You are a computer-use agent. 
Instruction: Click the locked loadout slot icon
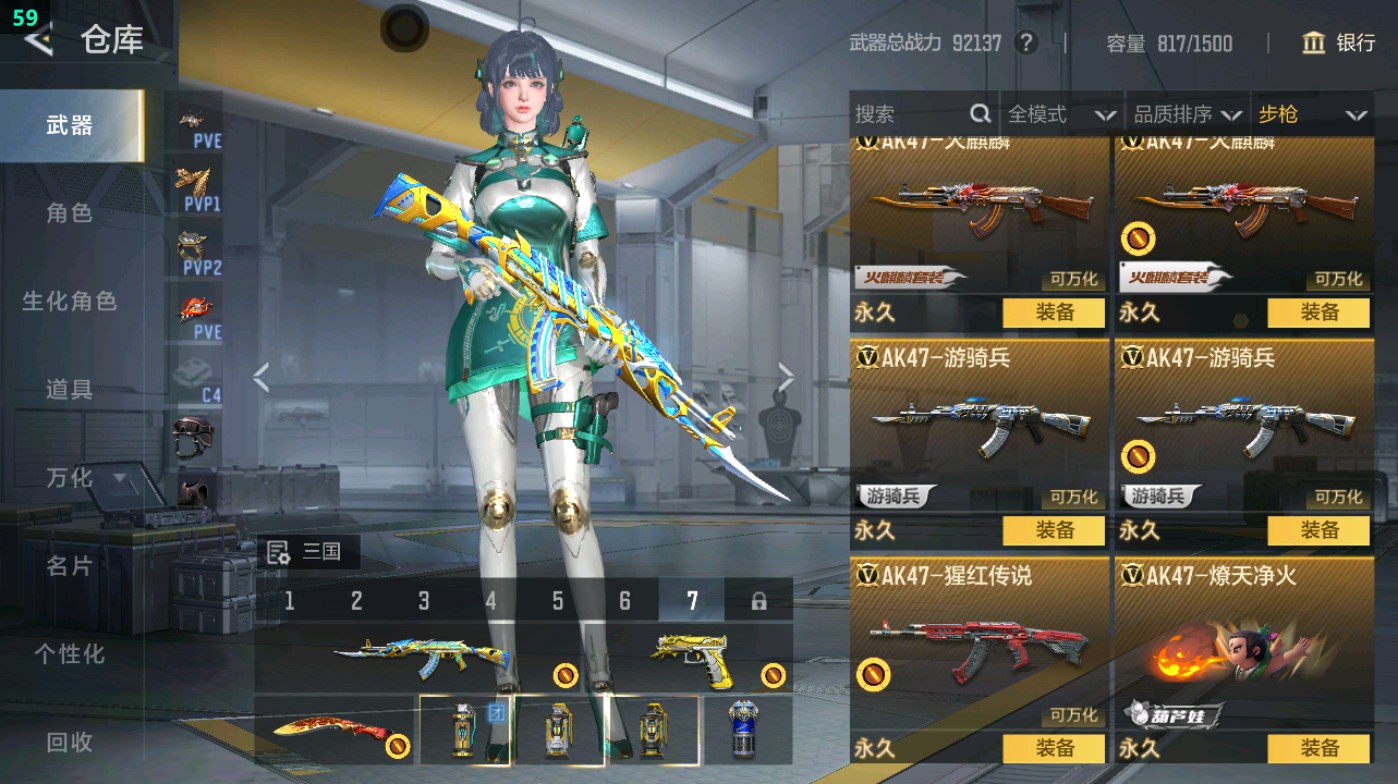[x=759, y=601]
